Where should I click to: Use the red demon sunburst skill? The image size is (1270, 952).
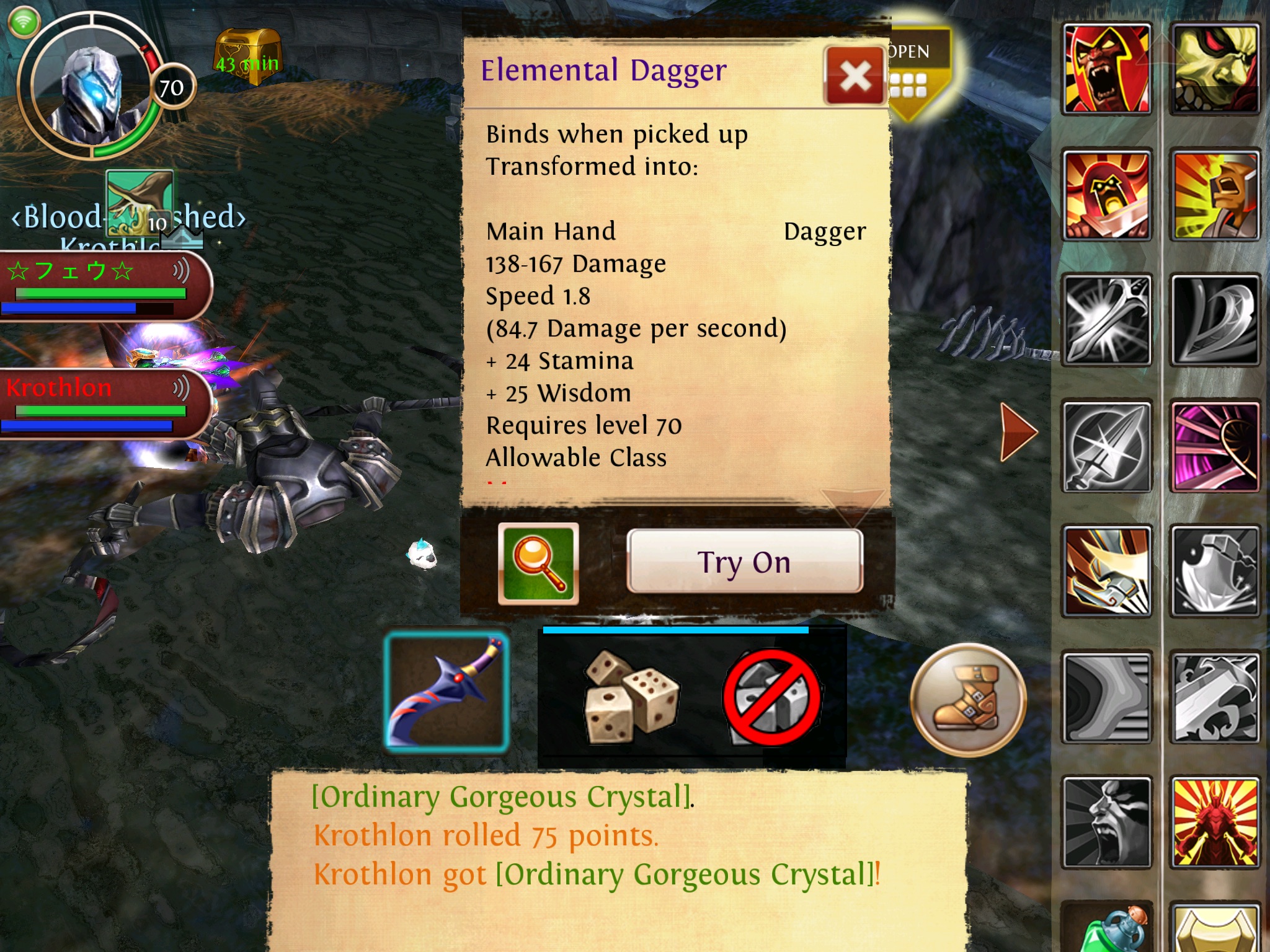[1215, 822]
